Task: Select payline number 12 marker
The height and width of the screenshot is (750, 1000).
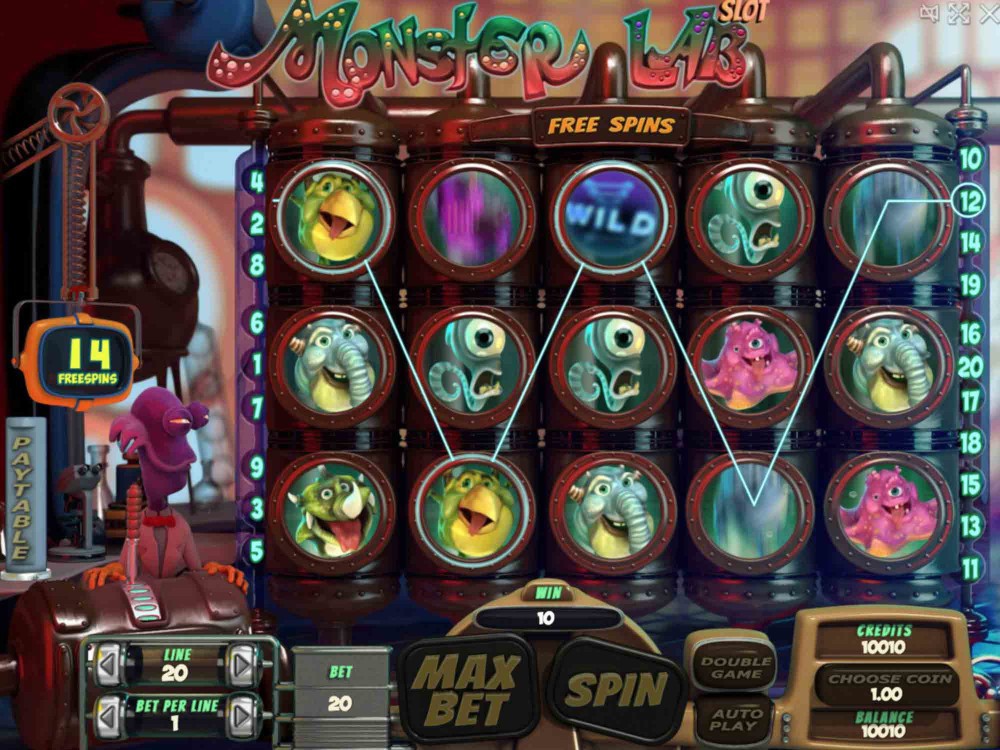Action: point(969,200)
